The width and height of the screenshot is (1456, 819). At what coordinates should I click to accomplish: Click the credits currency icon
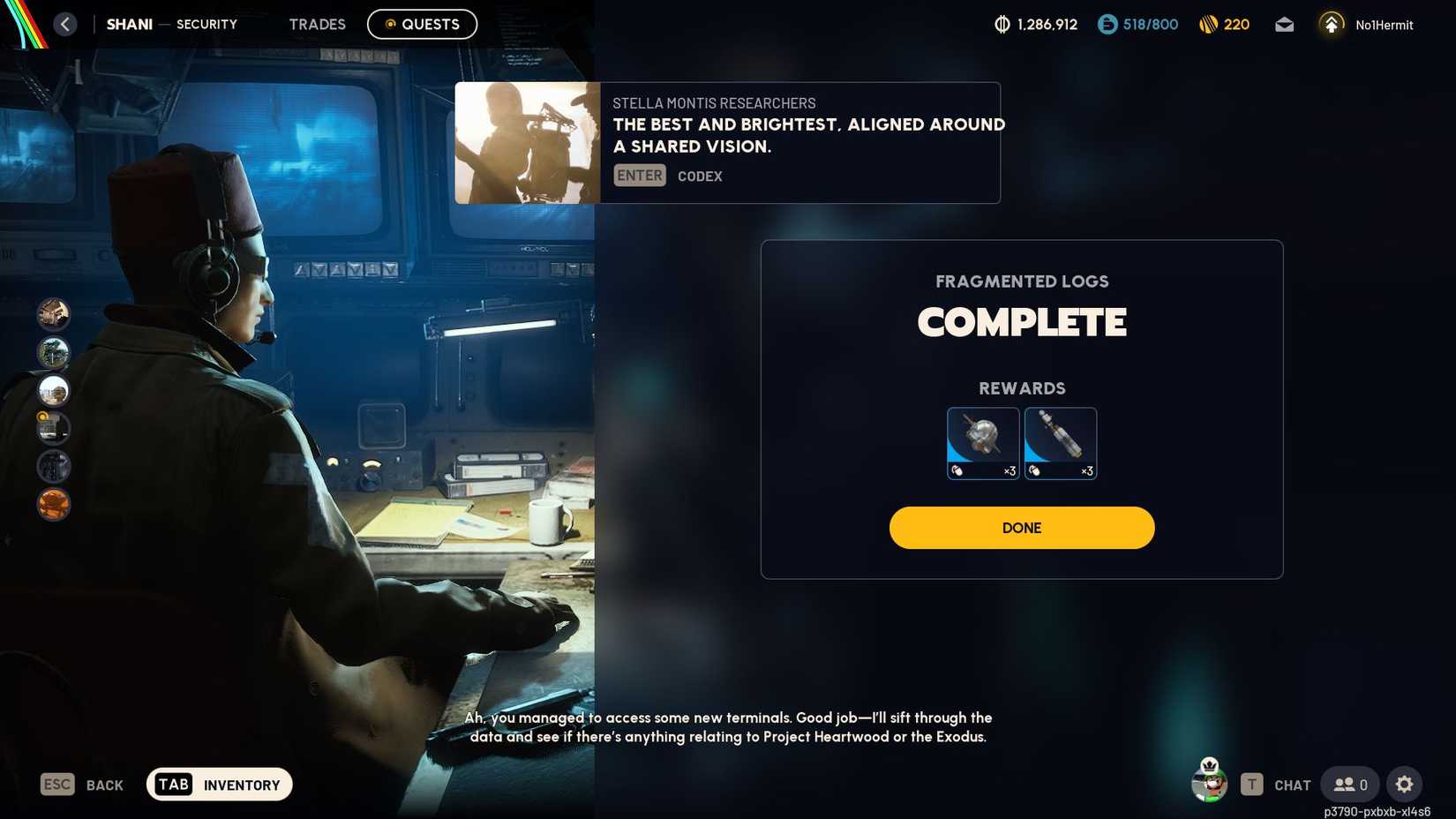click(1002, 24)
